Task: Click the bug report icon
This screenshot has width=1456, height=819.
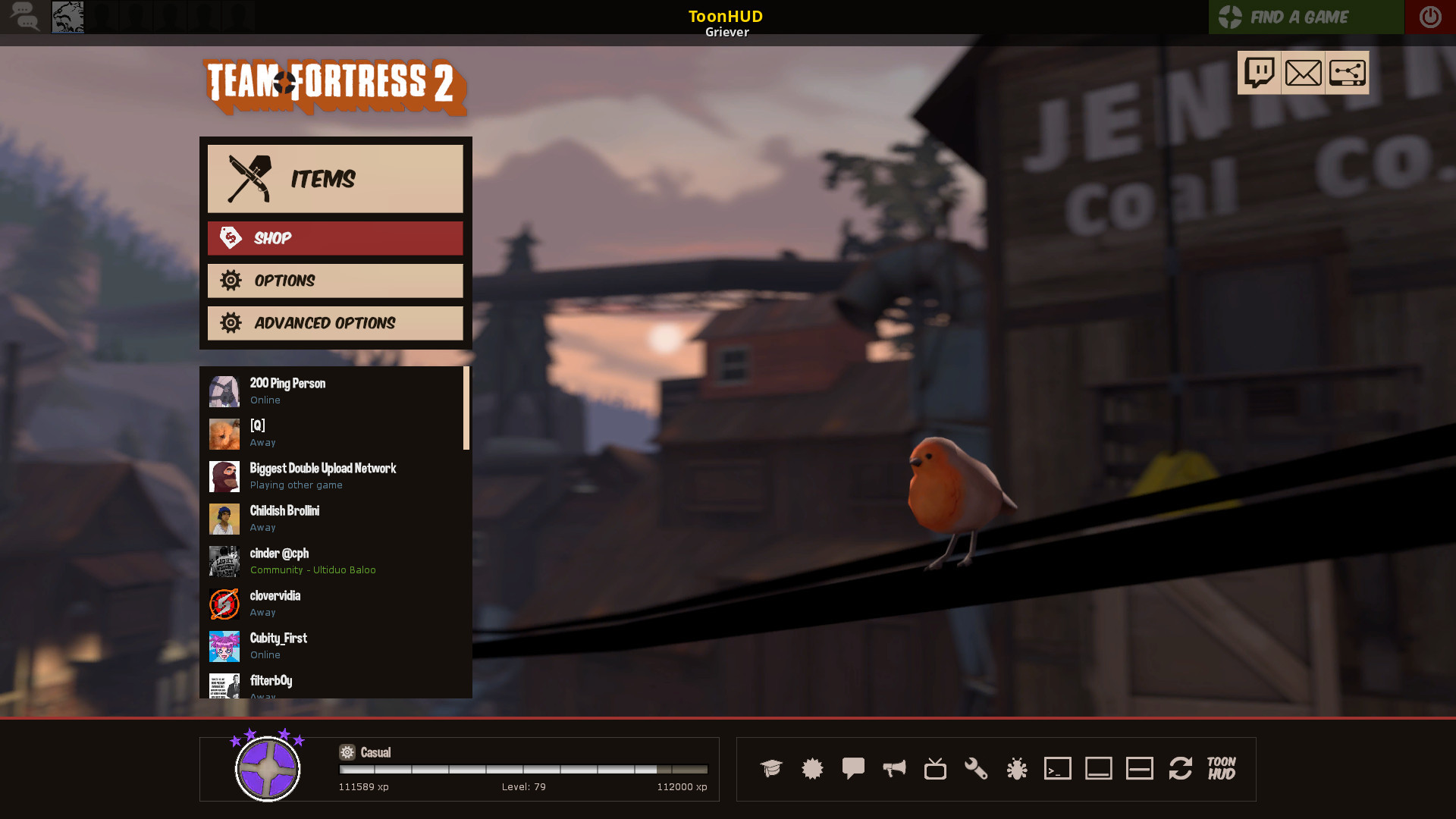Action: pos(1017,768)
